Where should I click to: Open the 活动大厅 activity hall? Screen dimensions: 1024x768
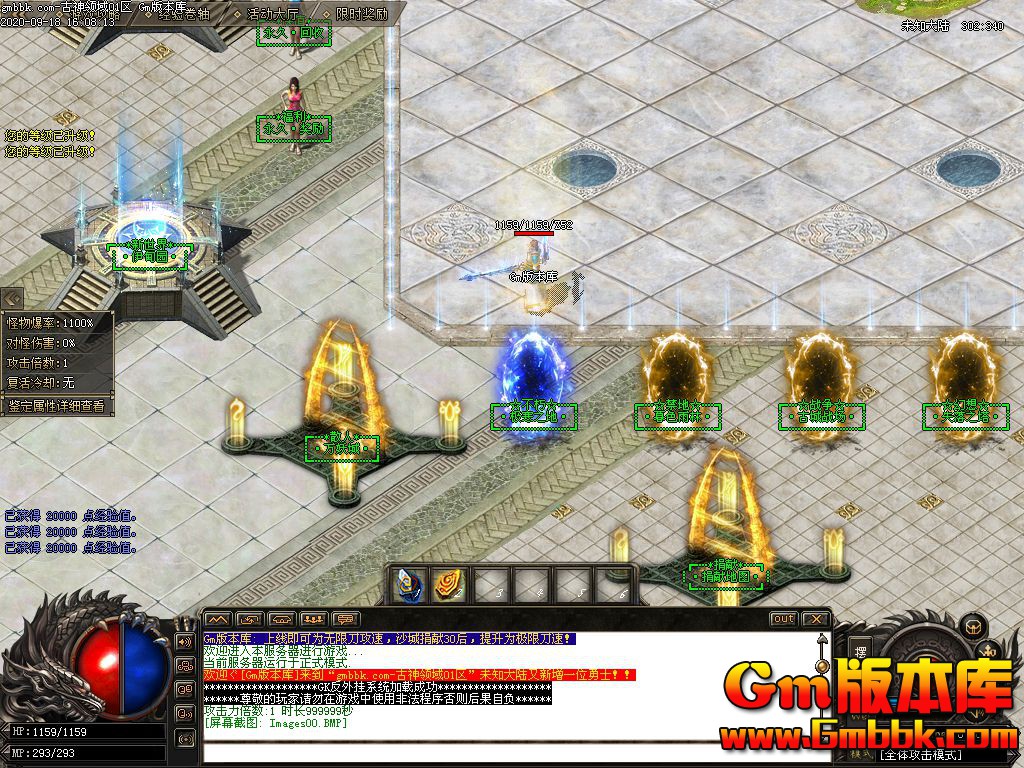(x=270, y=15)
